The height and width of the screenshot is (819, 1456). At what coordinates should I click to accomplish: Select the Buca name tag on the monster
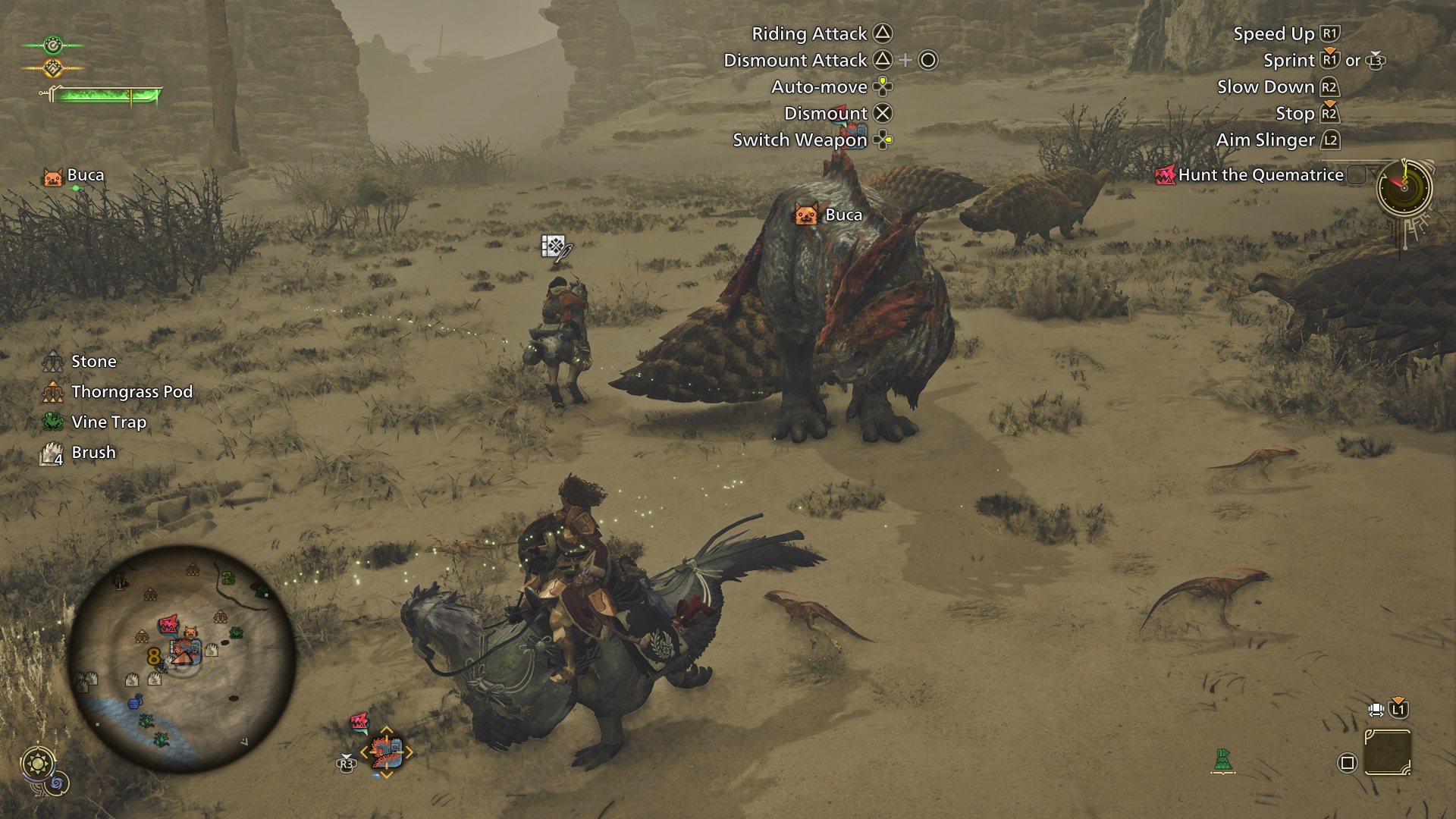pos(829,215)
